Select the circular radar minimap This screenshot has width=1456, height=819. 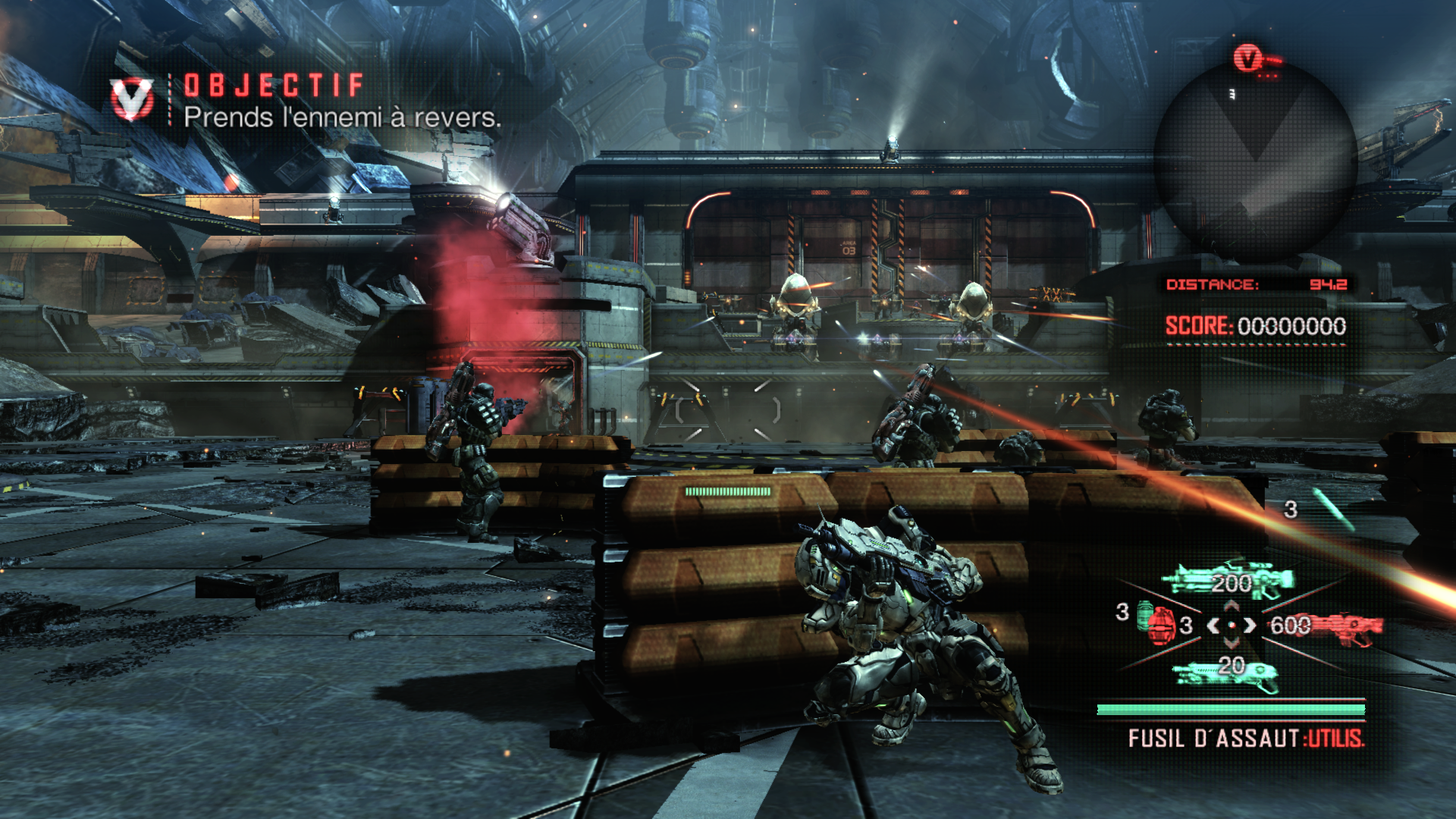pos(1255,161)
